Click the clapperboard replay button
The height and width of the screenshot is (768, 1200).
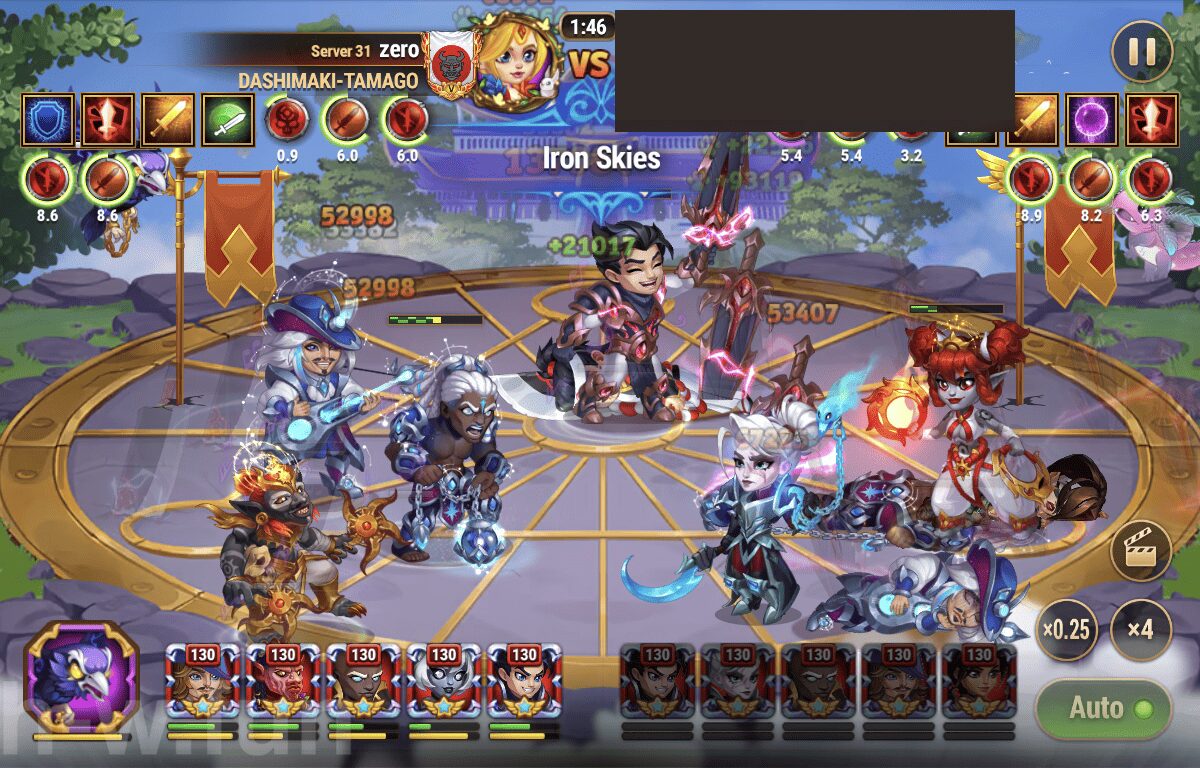pyautogui.click(x=1141, y=550)
